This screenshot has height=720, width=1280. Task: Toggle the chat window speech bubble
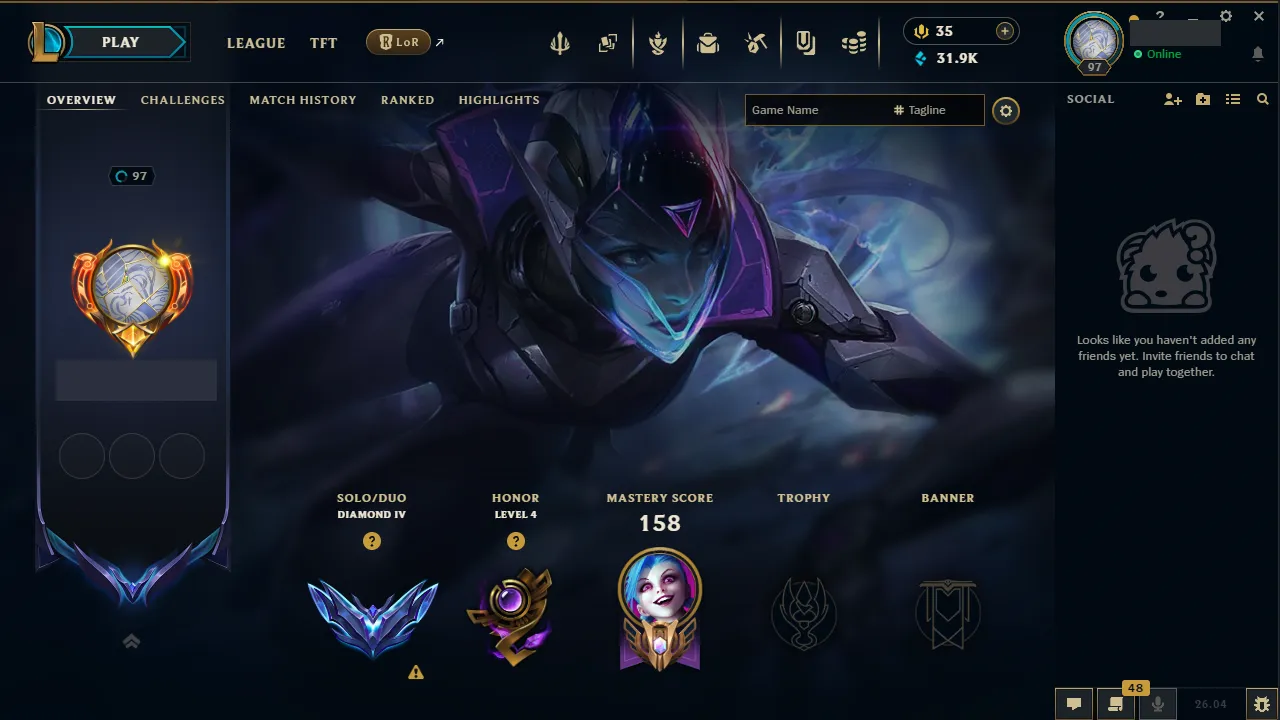[1073, 703]
